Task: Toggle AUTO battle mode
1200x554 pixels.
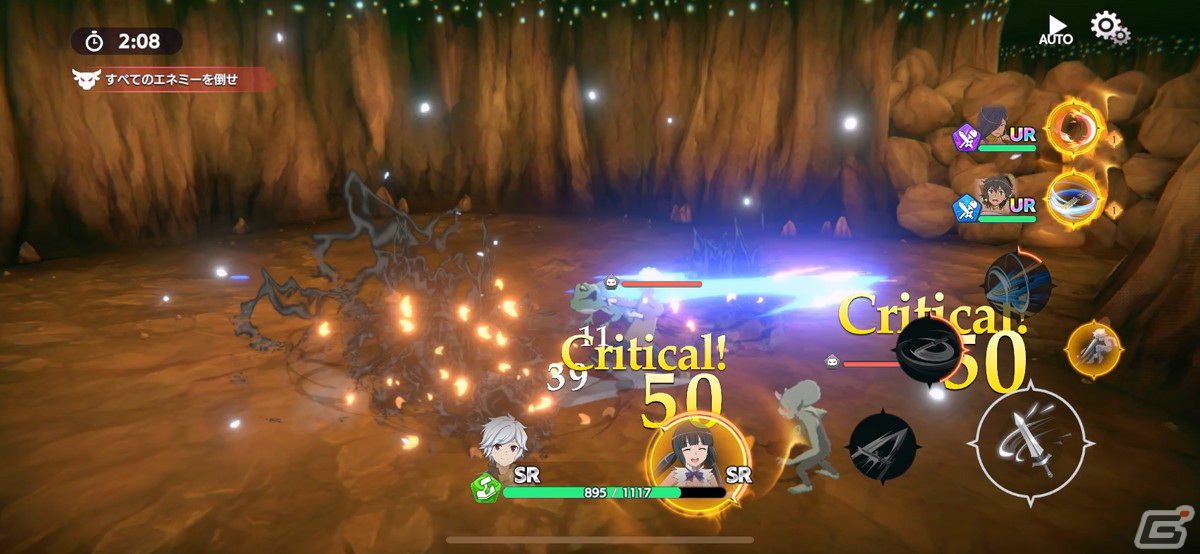Action: click(x=1055, y=29)
